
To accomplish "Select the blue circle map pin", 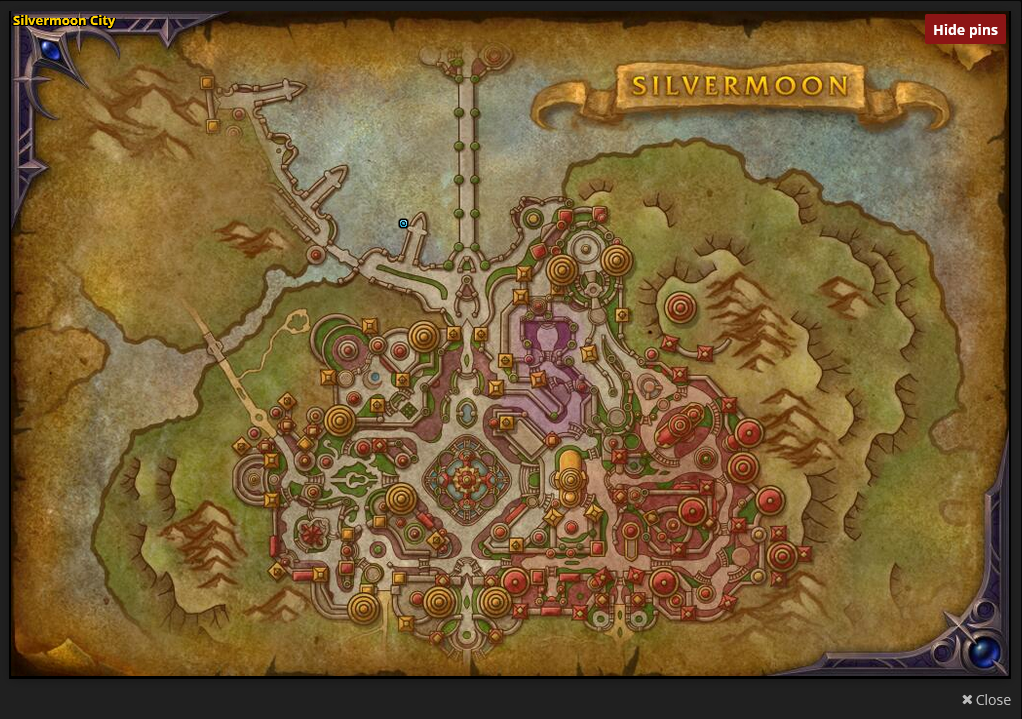I will point(403,223).
